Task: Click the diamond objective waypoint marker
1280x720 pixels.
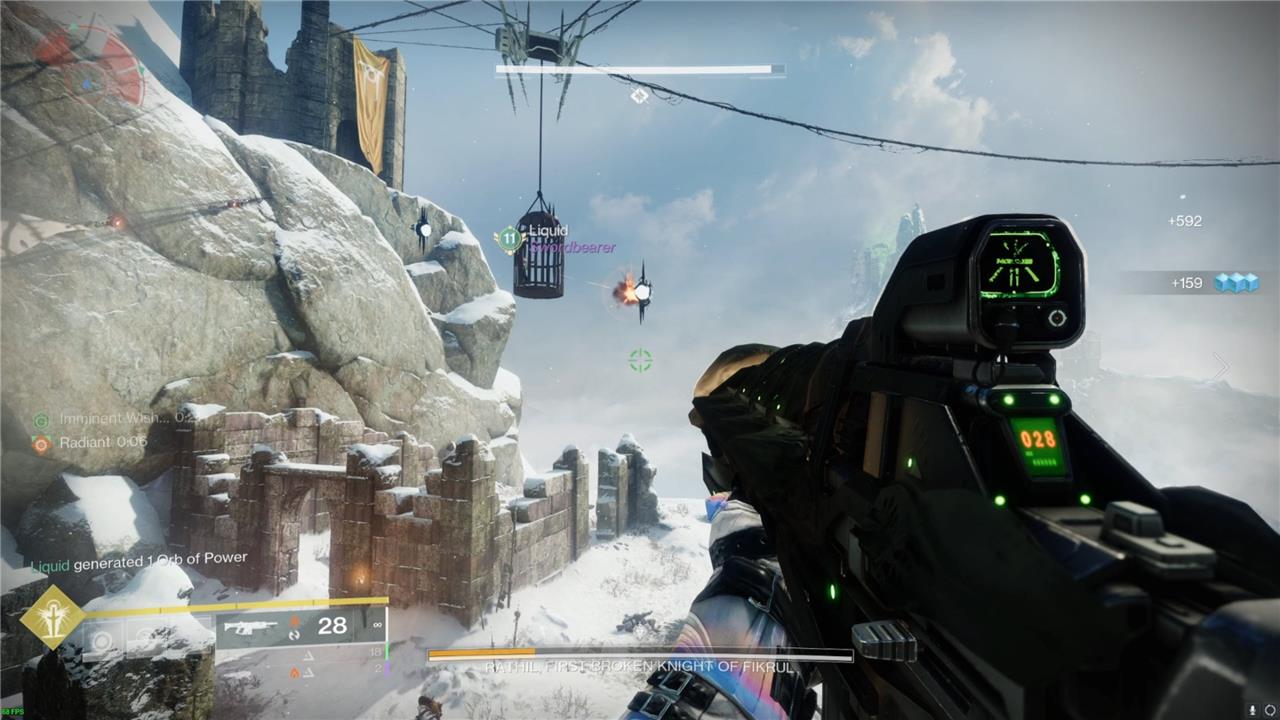Action: point(639,95)
